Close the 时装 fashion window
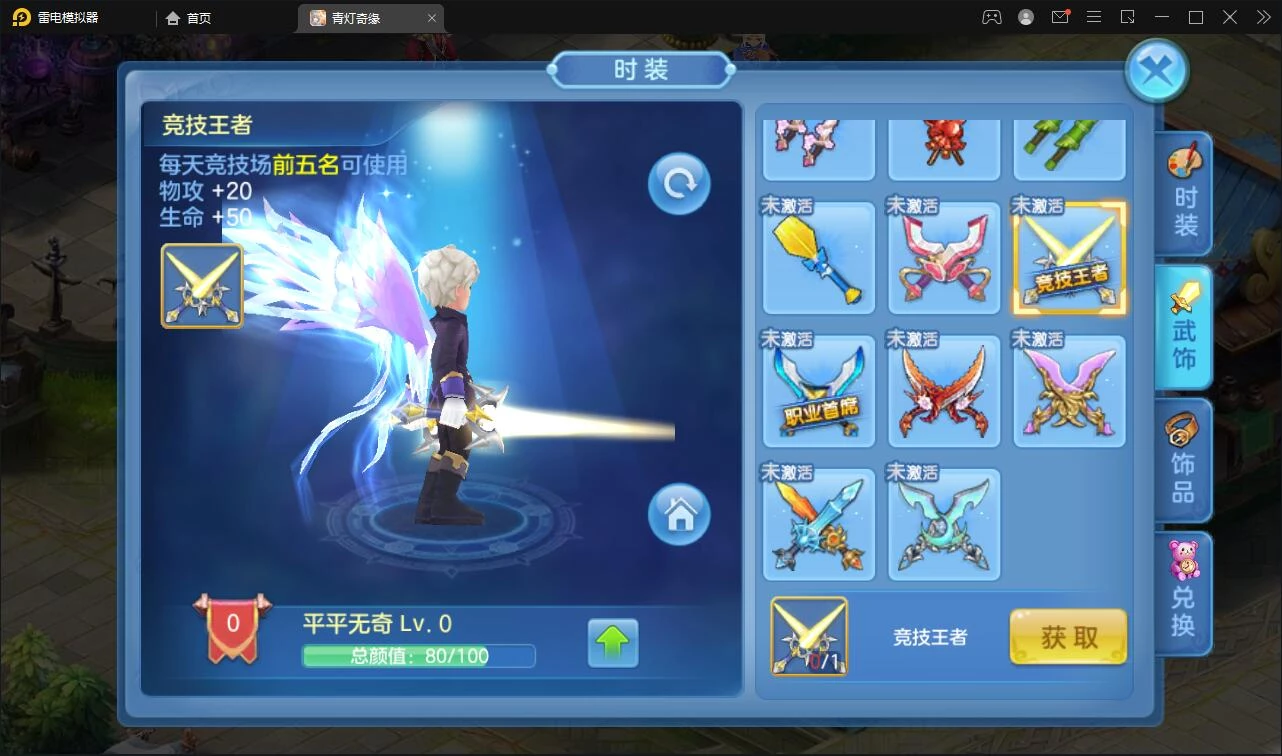This screenshot has height=756, width=1282. click(1156, 71)
